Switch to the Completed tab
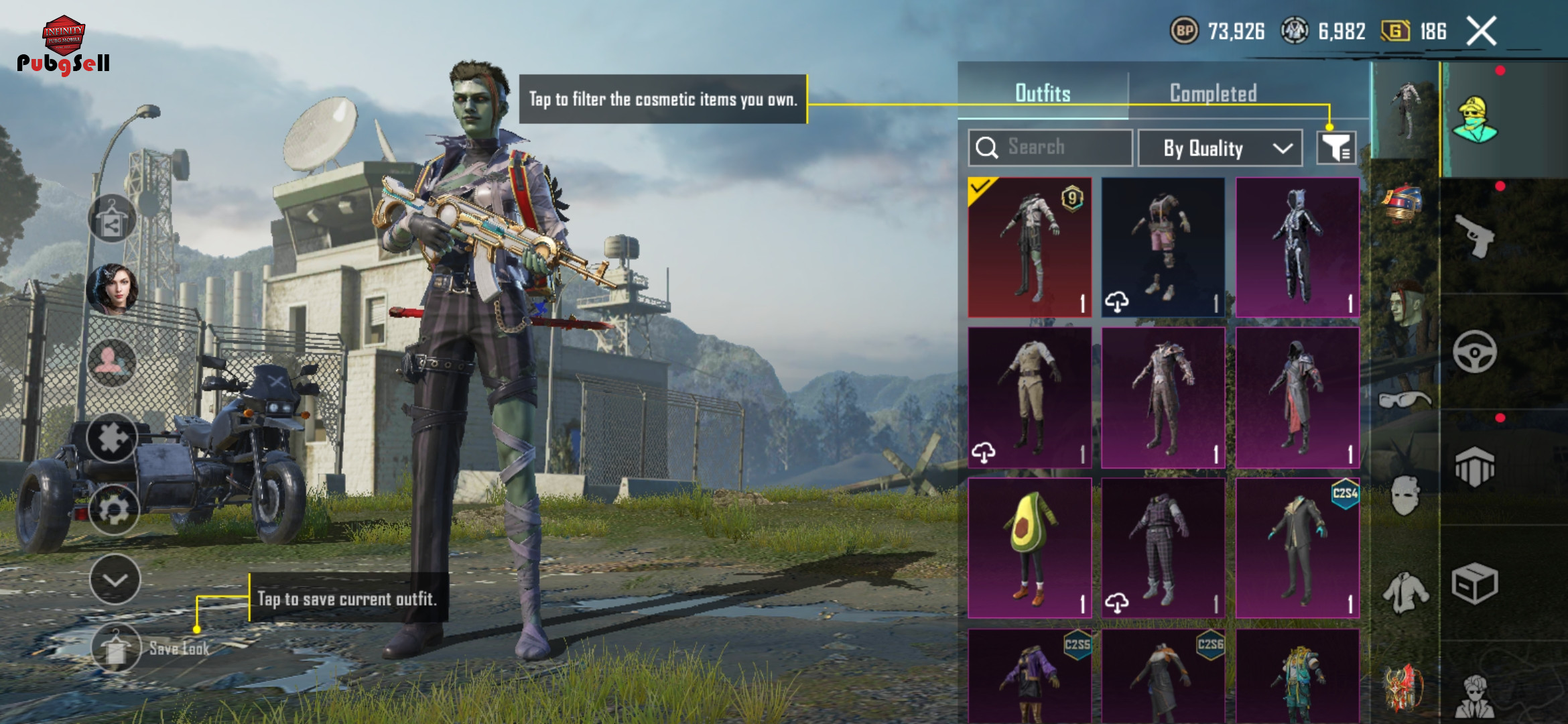 click(1213, 93)
